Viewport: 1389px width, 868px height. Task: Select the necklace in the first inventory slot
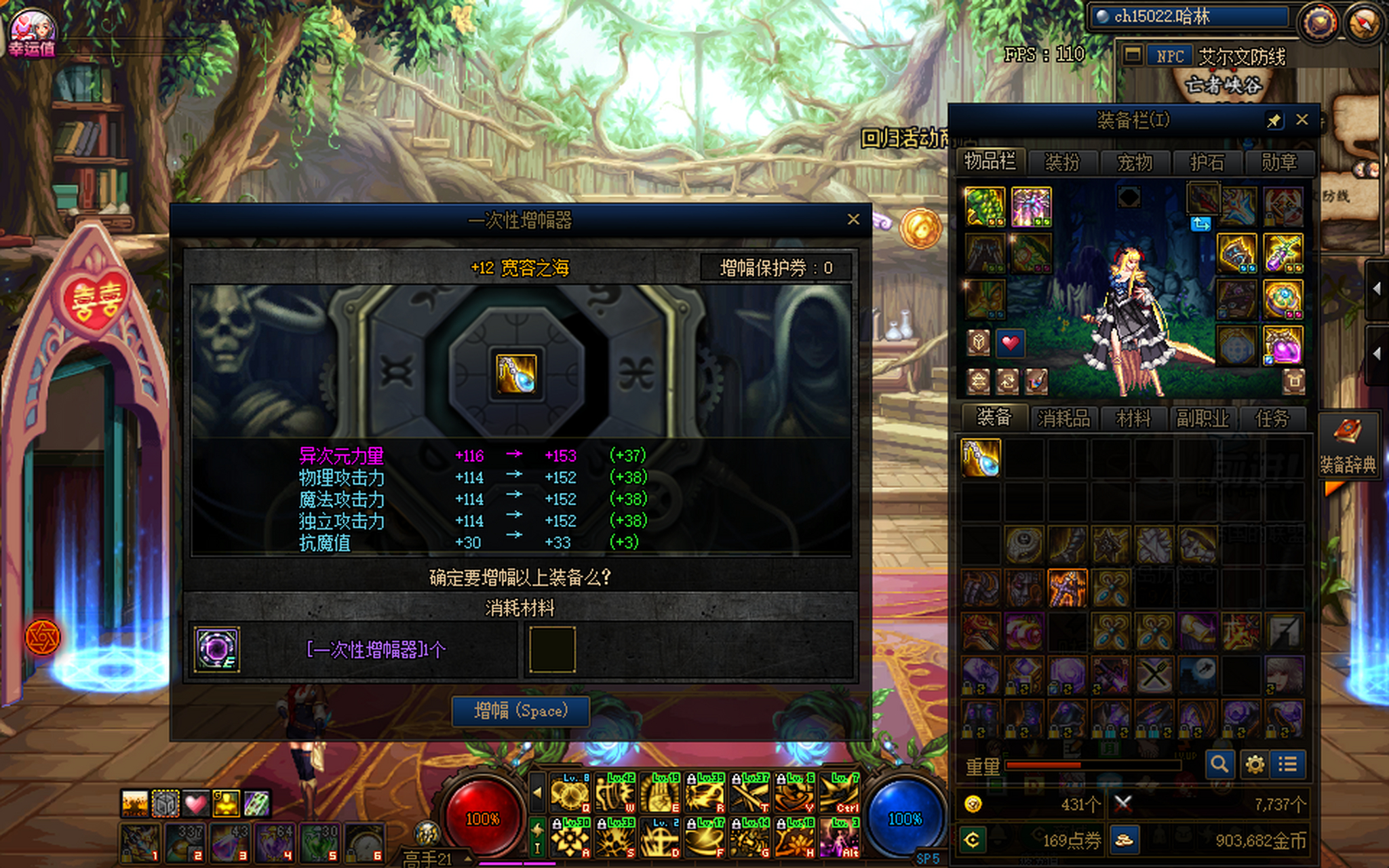pos(981,458)
